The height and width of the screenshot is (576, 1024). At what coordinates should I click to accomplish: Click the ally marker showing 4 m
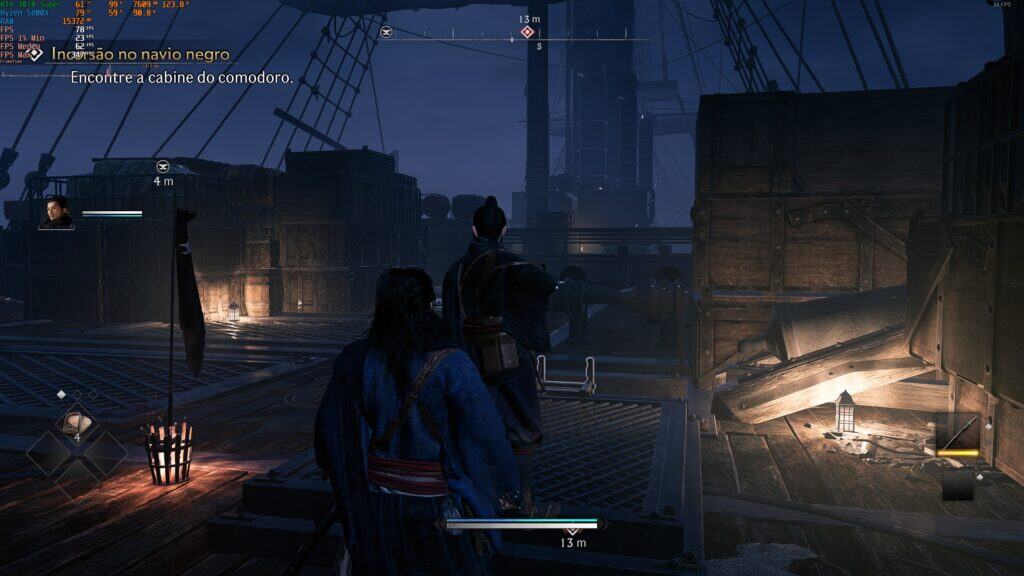[x=163, y=166]
